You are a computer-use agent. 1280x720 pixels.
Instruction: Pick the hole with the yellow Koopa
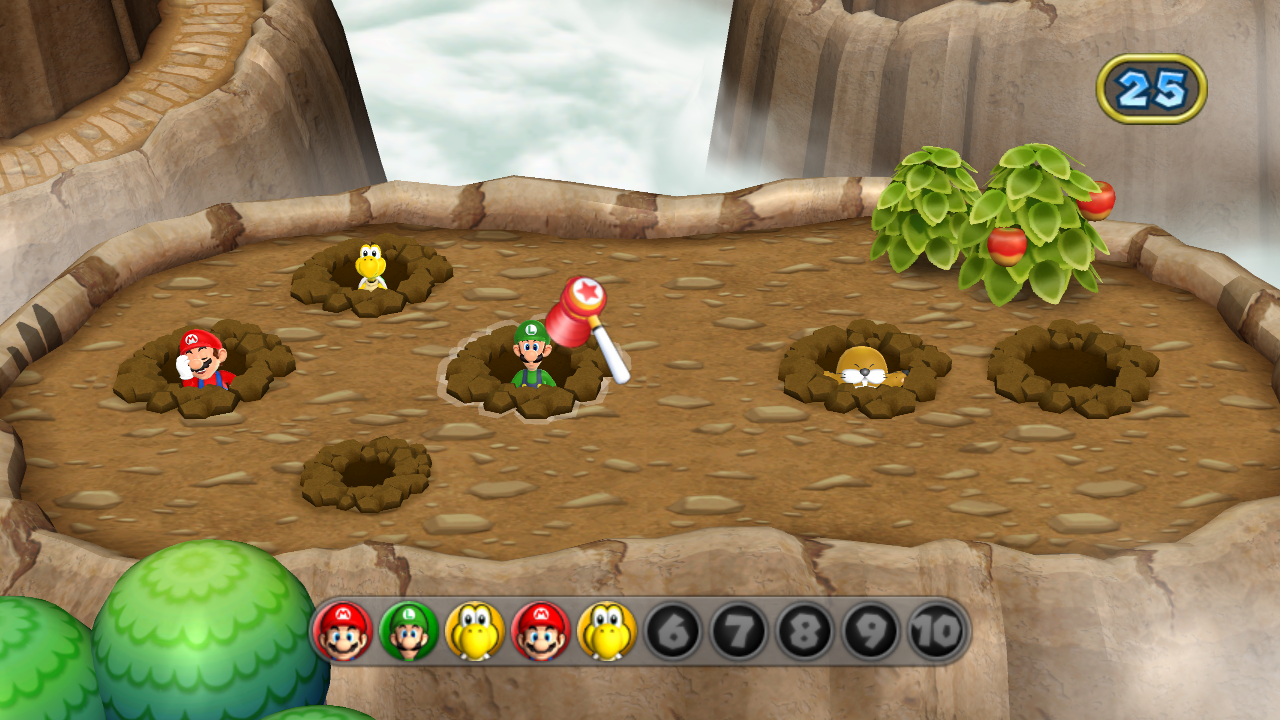click(371, 269)
